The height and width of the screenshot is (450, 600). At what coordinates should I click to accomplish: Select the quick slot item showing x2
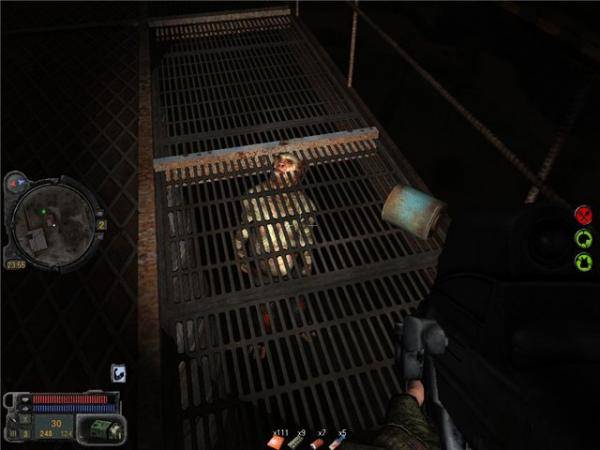(x=319, y=441)
